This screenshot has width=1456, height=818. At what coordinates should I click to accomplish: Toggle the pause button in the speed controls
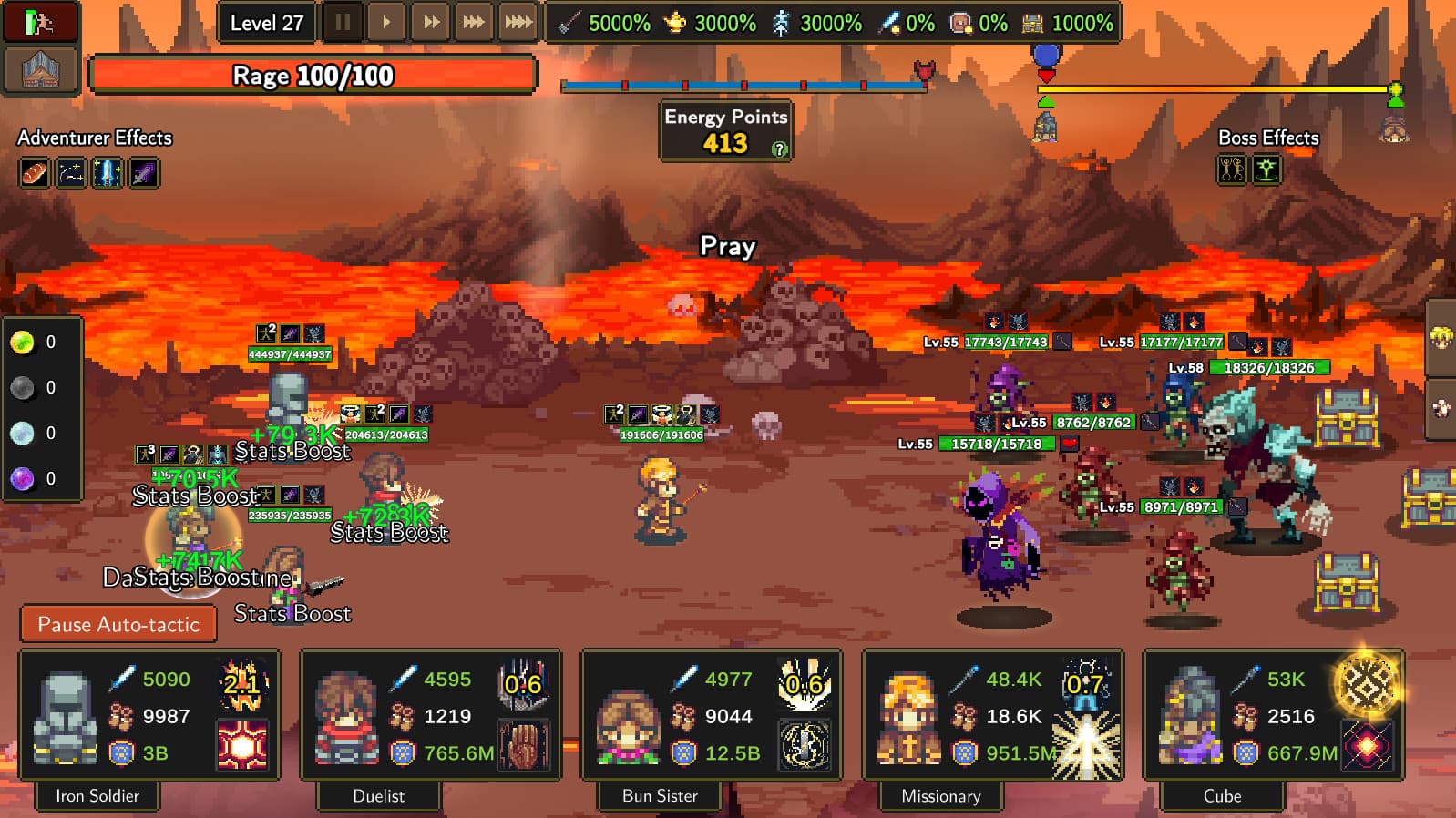(x=343, y=22)
